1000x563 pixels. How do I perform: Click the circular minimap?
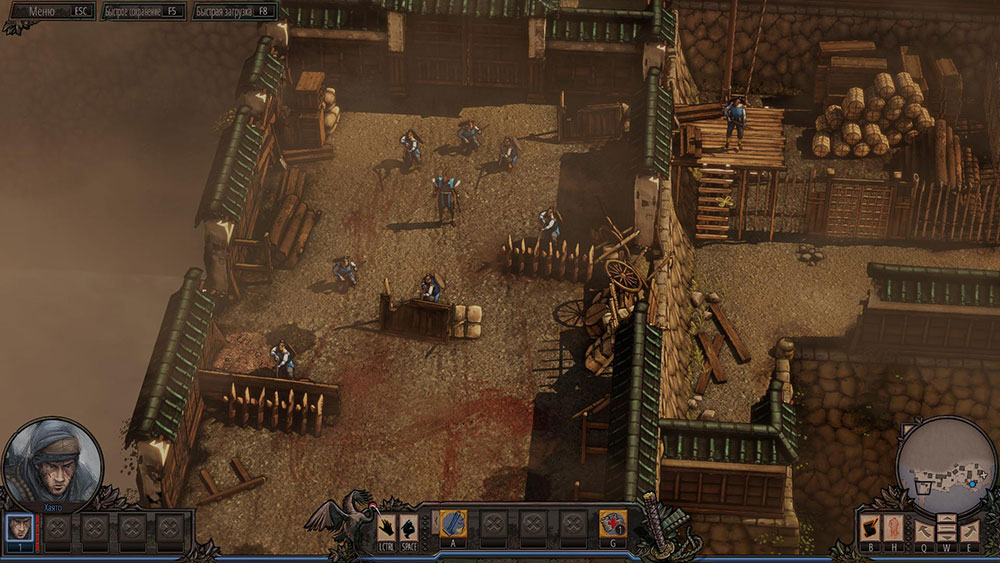(x=946, y=467)
